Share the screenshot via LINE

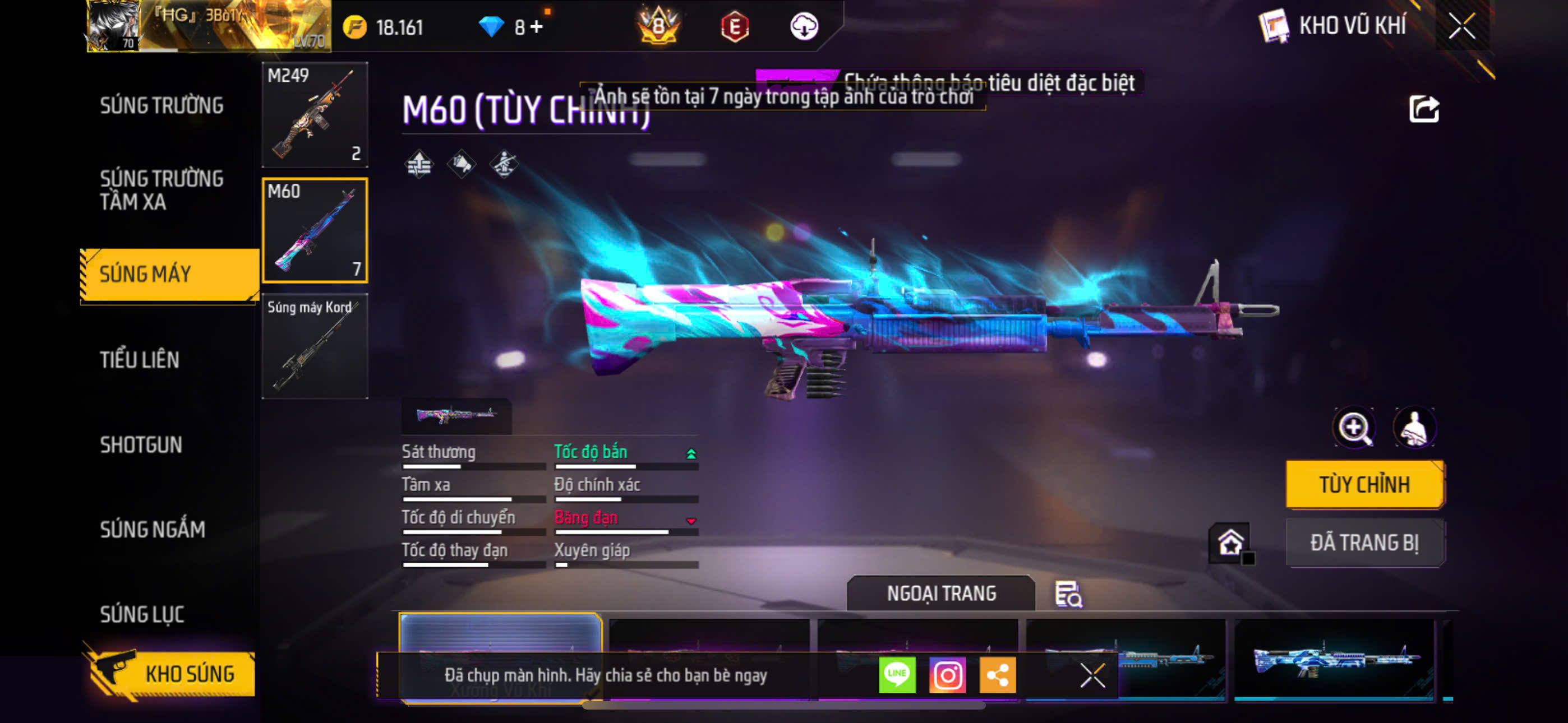(897, 675)
